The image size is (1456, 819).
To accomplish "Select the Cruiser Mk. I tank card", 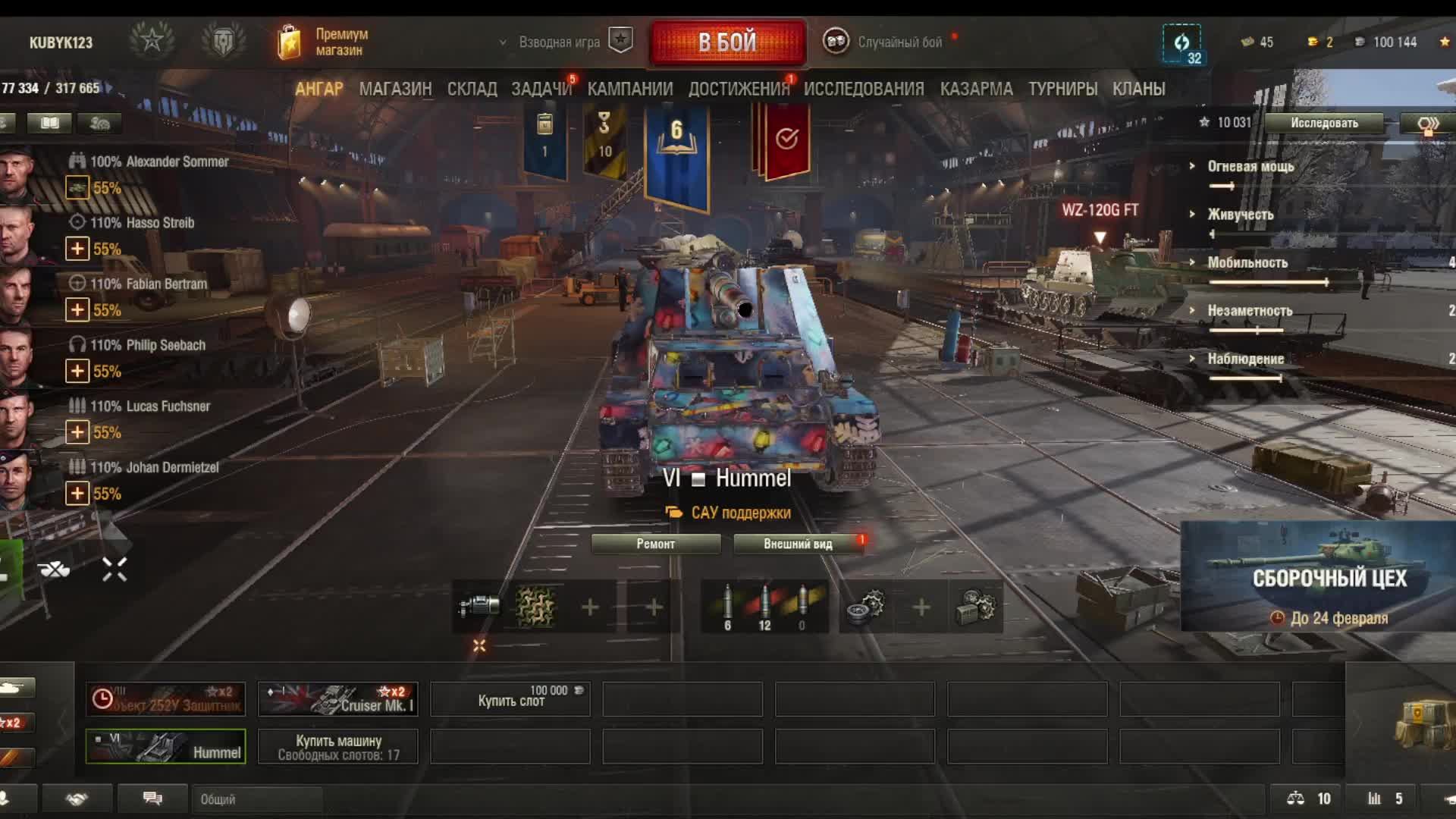I will 338,699.
